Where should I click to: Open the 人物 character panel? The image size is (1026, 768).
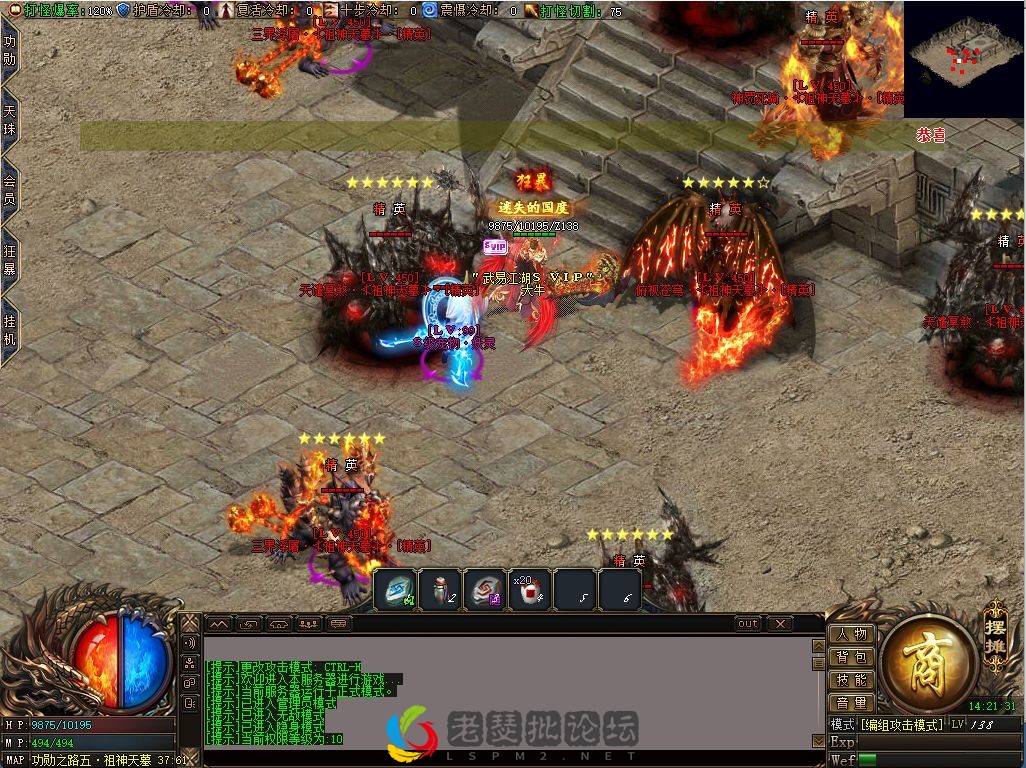click(851, 634)
